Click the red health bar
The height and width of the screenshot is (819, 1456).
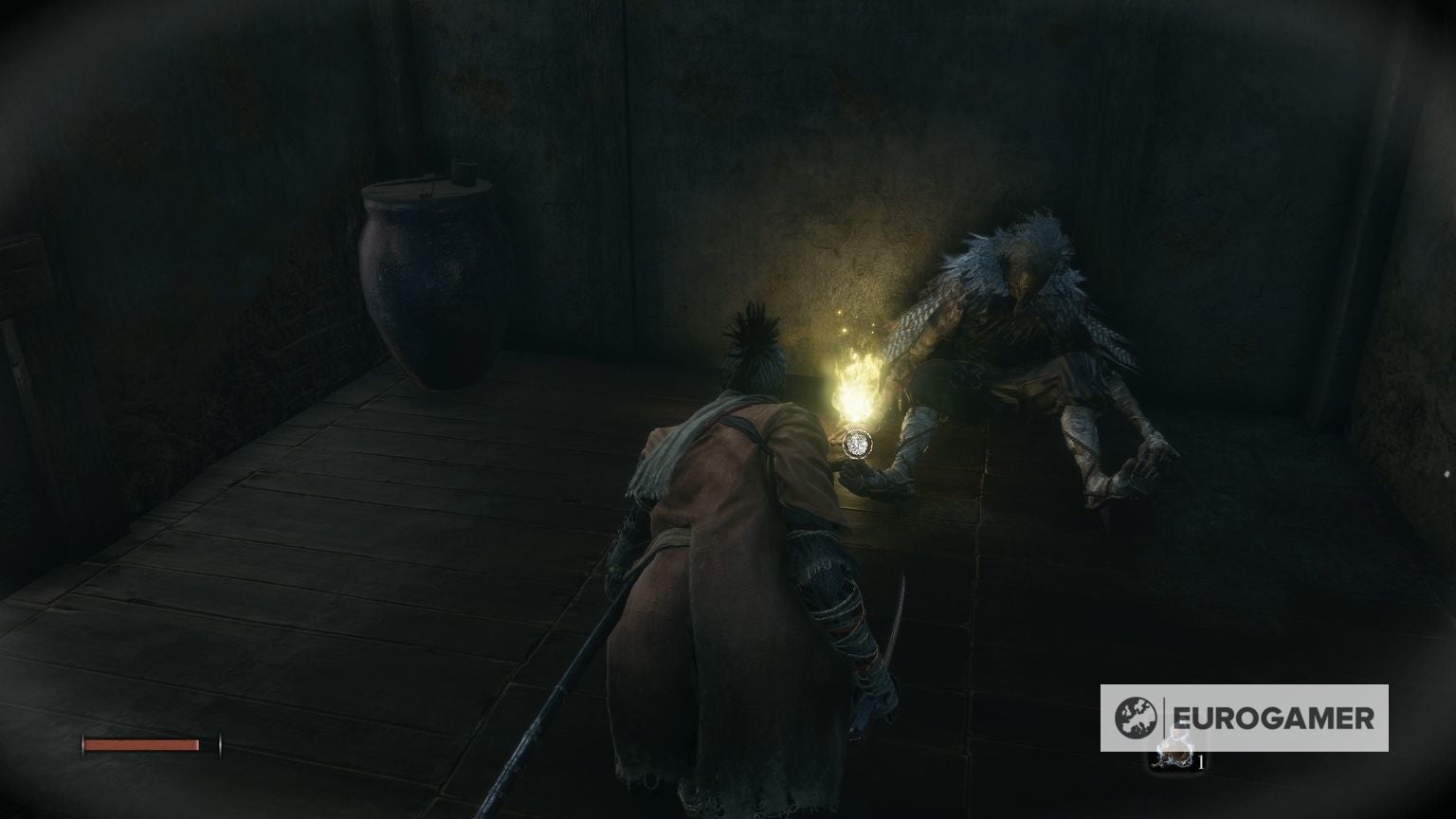(142, 747)
